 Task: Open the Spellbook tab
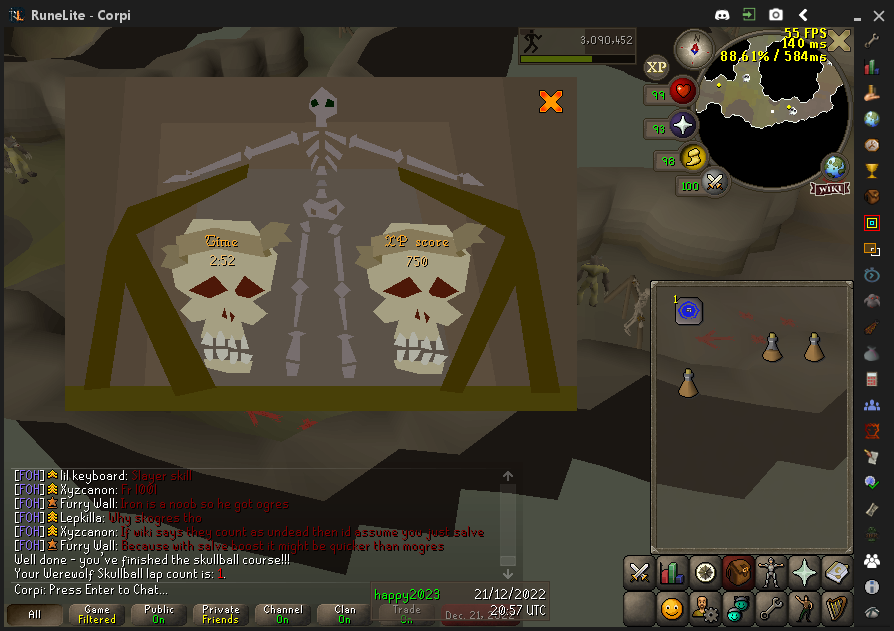coord(836,572)
